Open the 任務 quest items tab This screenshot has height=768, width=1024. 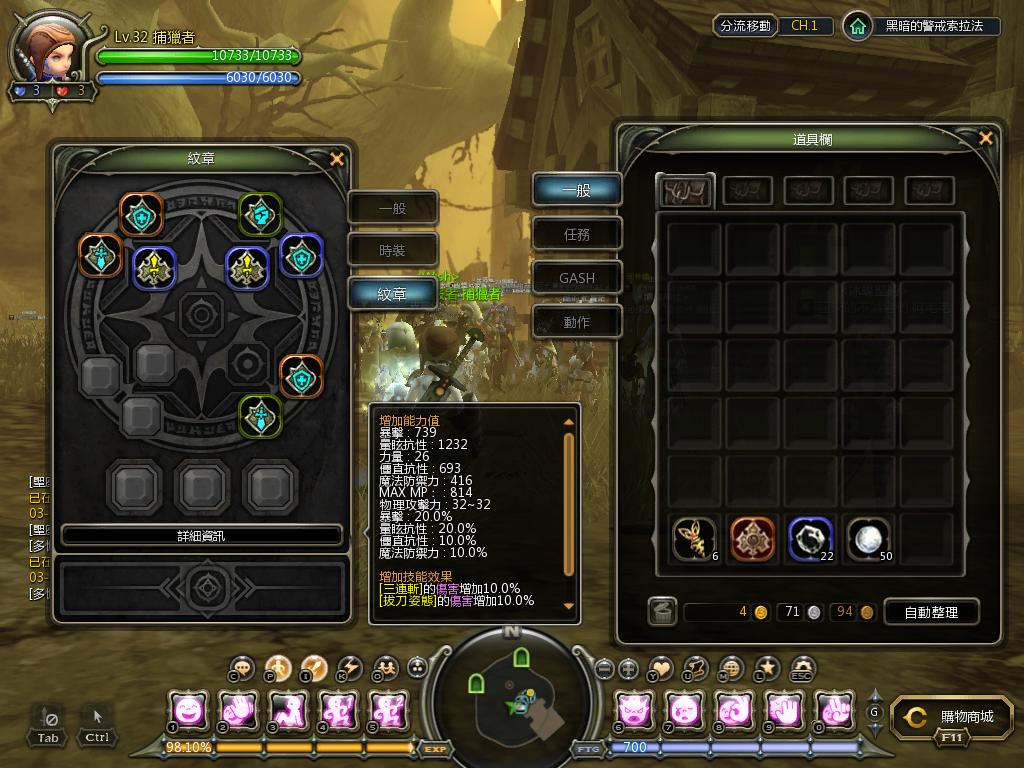click(576, 234)
